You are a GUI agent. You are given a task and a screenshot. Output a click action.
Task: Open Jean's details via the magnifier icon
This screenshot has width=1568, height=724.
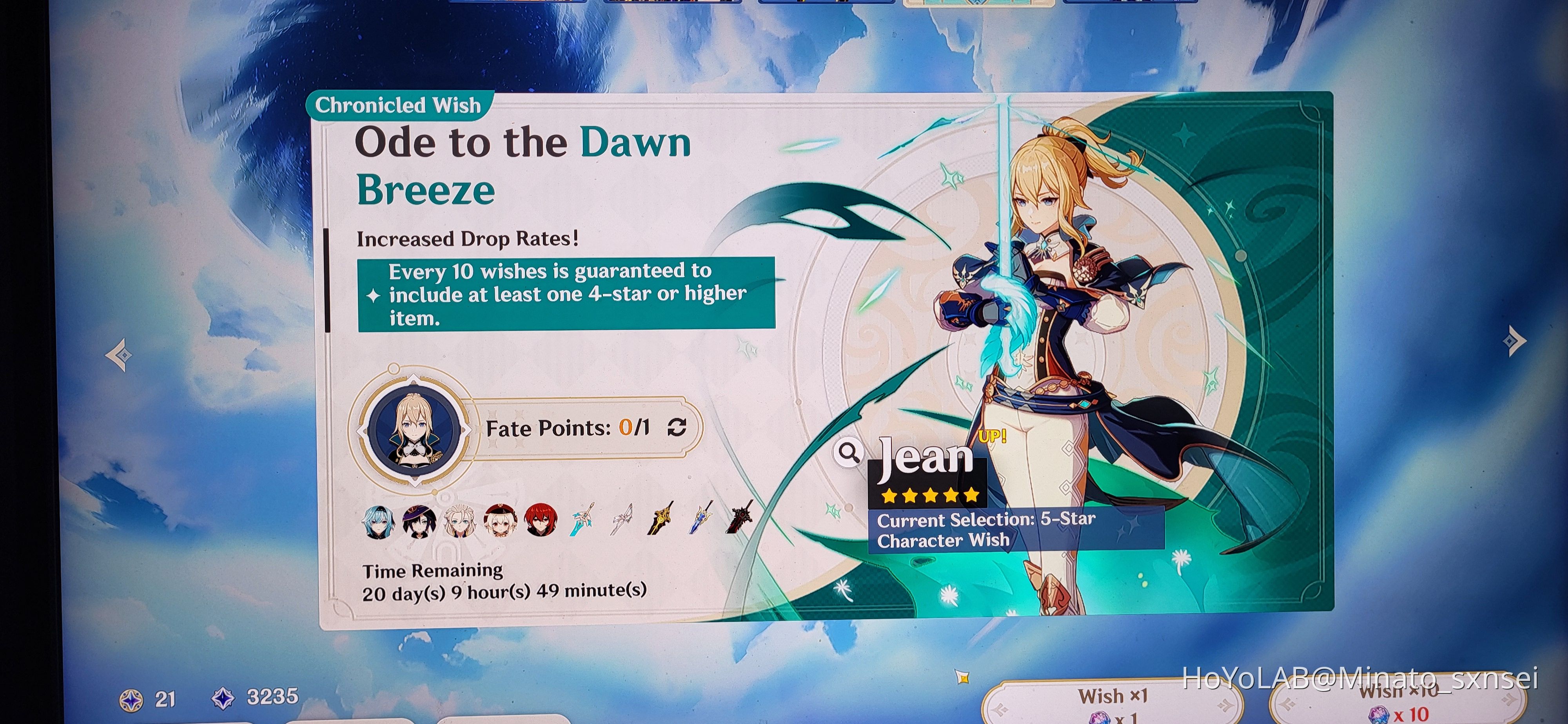tap(849, 453)
